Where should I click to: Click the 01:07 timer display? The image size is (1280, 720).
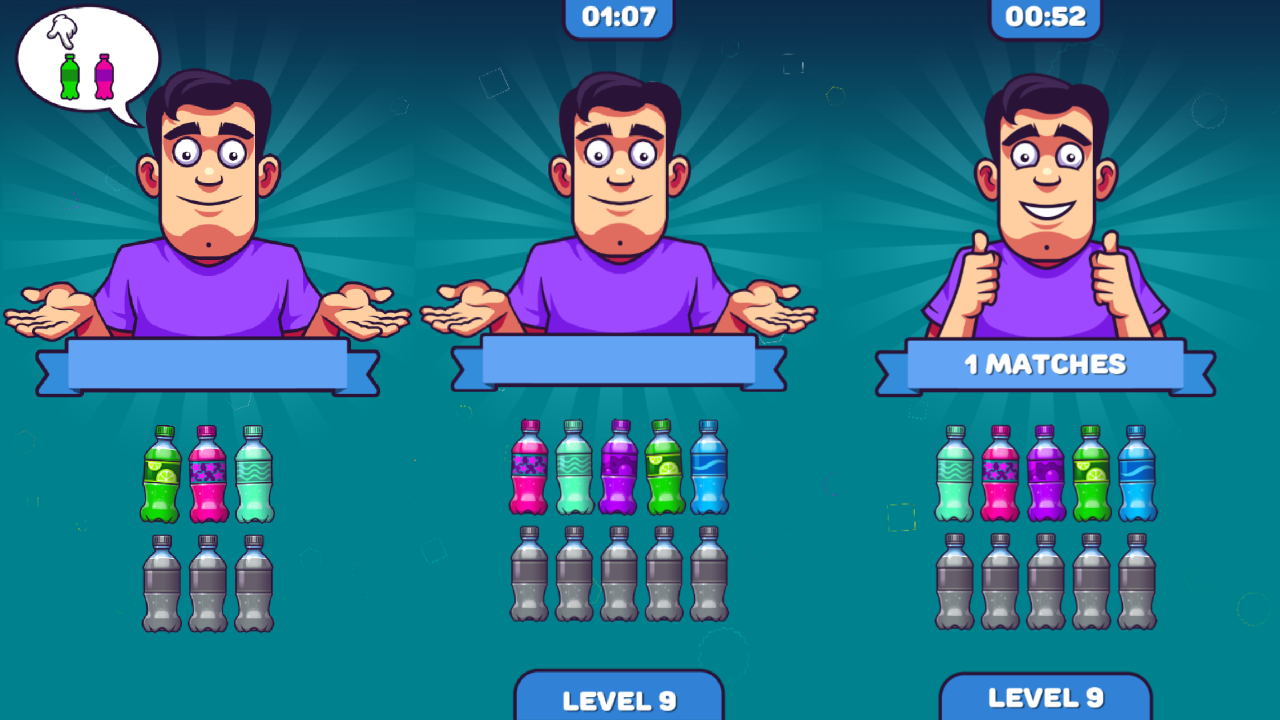point(618,16)
